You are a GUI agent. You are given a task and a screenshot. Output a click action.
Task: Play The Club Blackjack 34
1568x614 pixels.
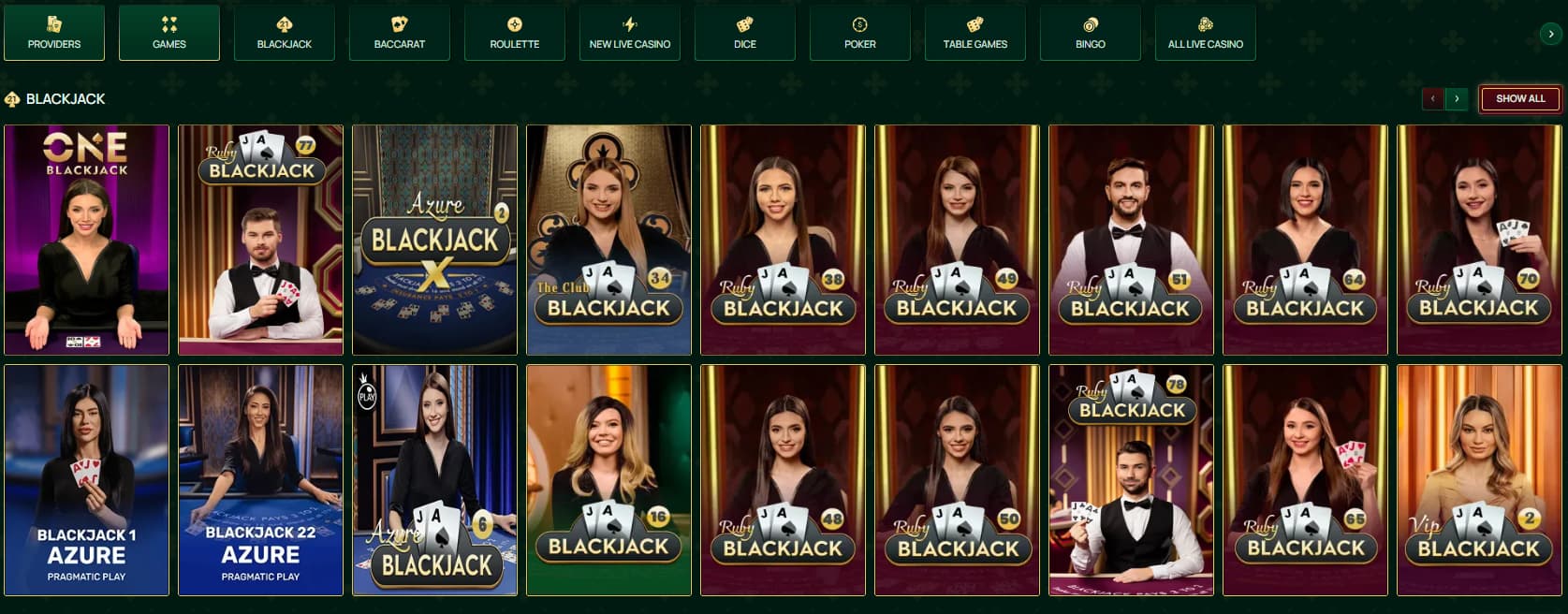pyautogui.click(x=608, y=240)
